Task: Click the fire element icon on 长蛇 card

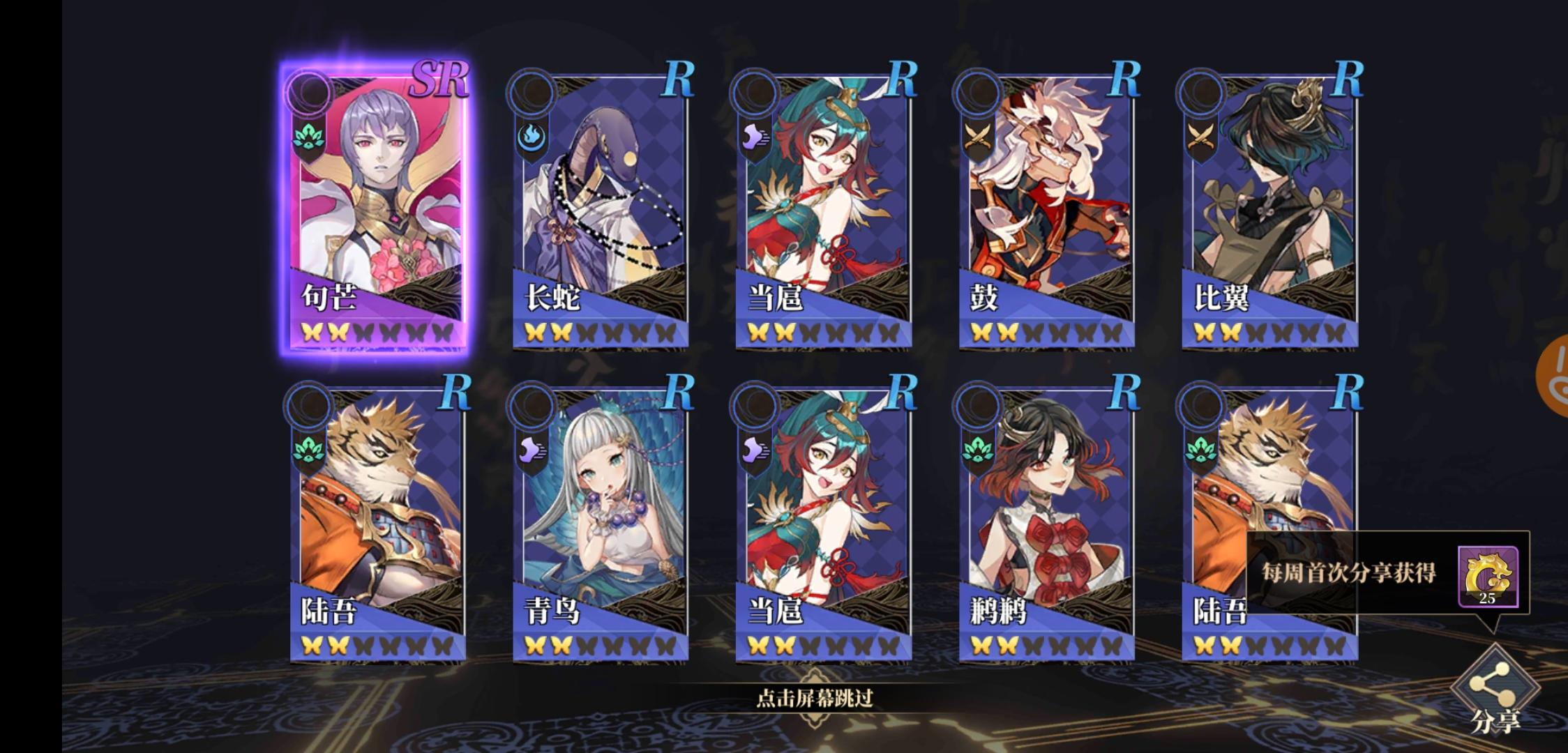Action: [532, 137]
